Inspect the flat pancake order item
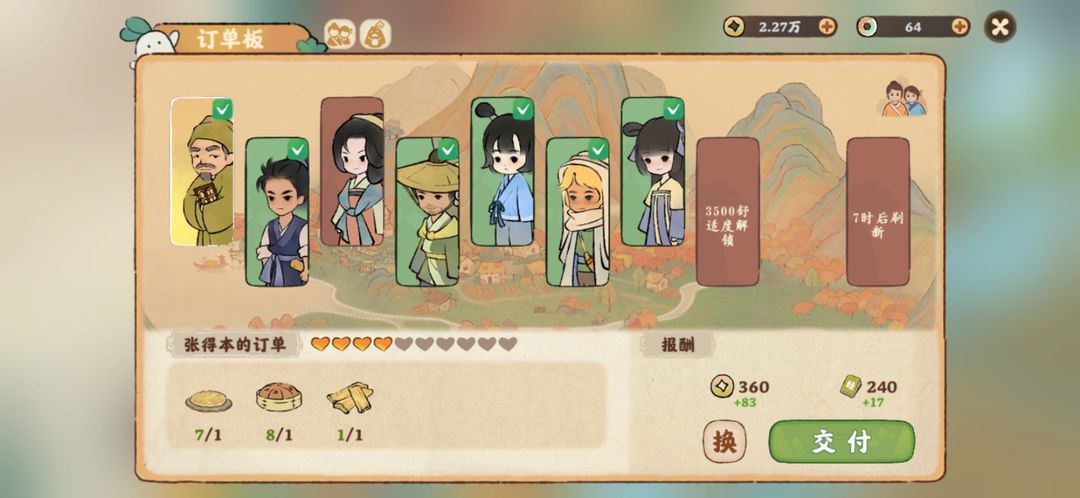Image resolution: width=1080 pixels, height=498 pixels. tap(208, 399)
